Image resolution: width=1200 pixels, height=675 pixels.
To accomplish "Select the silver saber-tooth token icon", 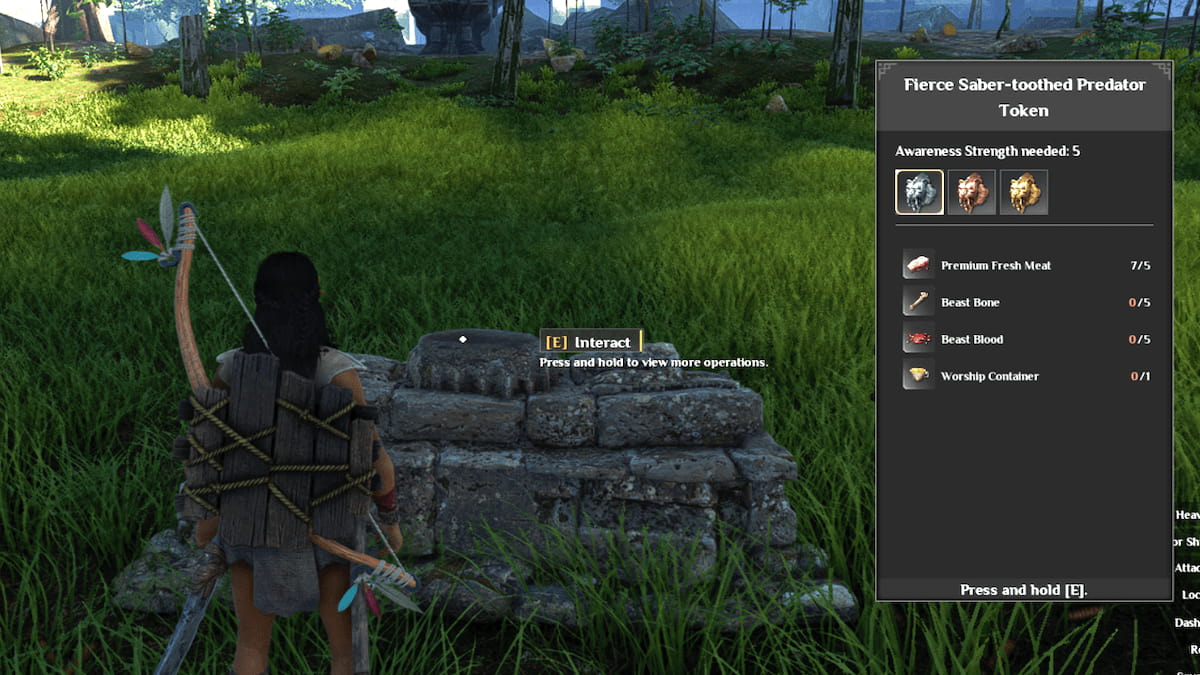I will (x=919, y=192).
